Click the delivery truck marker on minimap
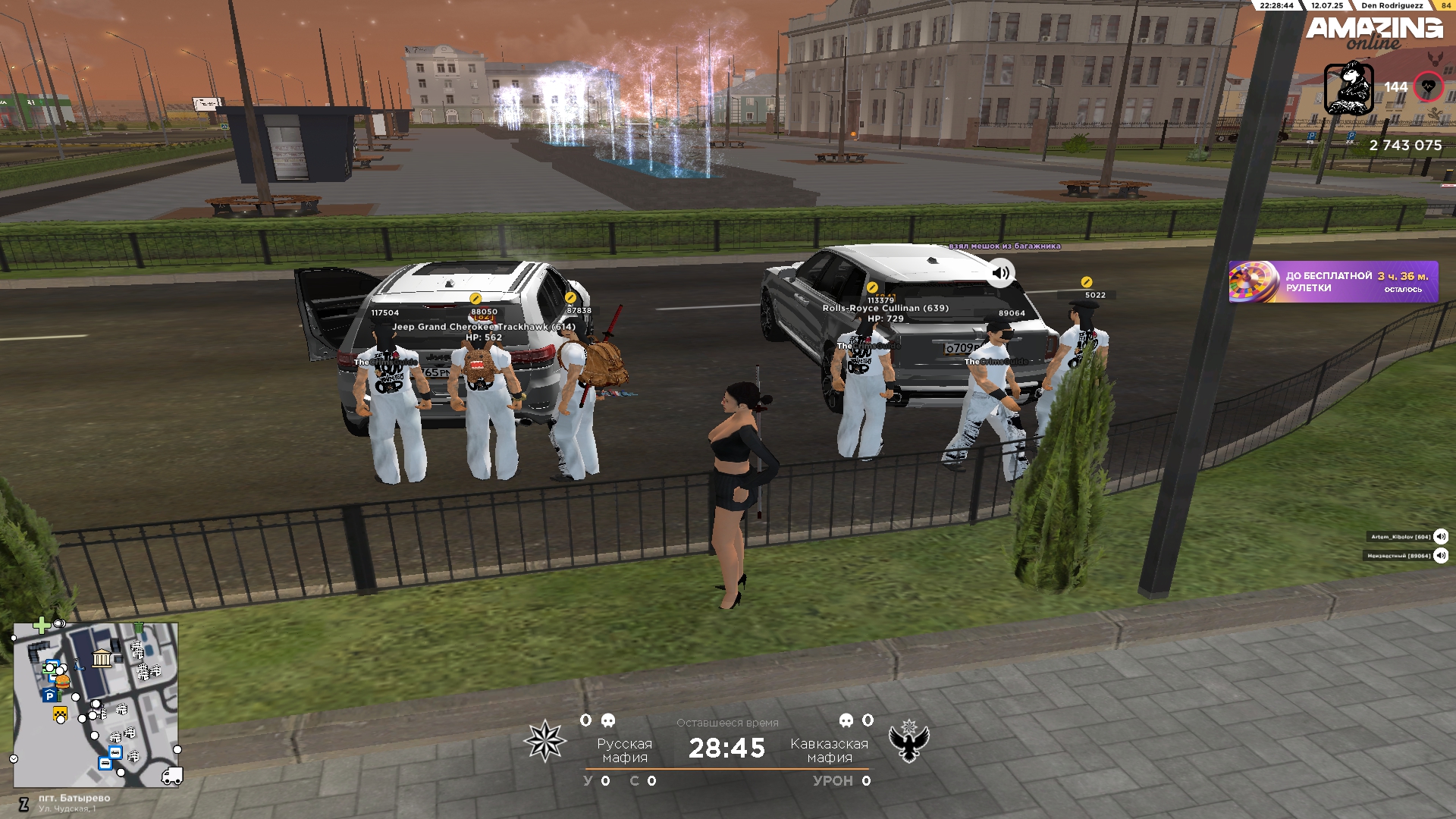Screen dimensions: 1456x819 coord(172,776)
